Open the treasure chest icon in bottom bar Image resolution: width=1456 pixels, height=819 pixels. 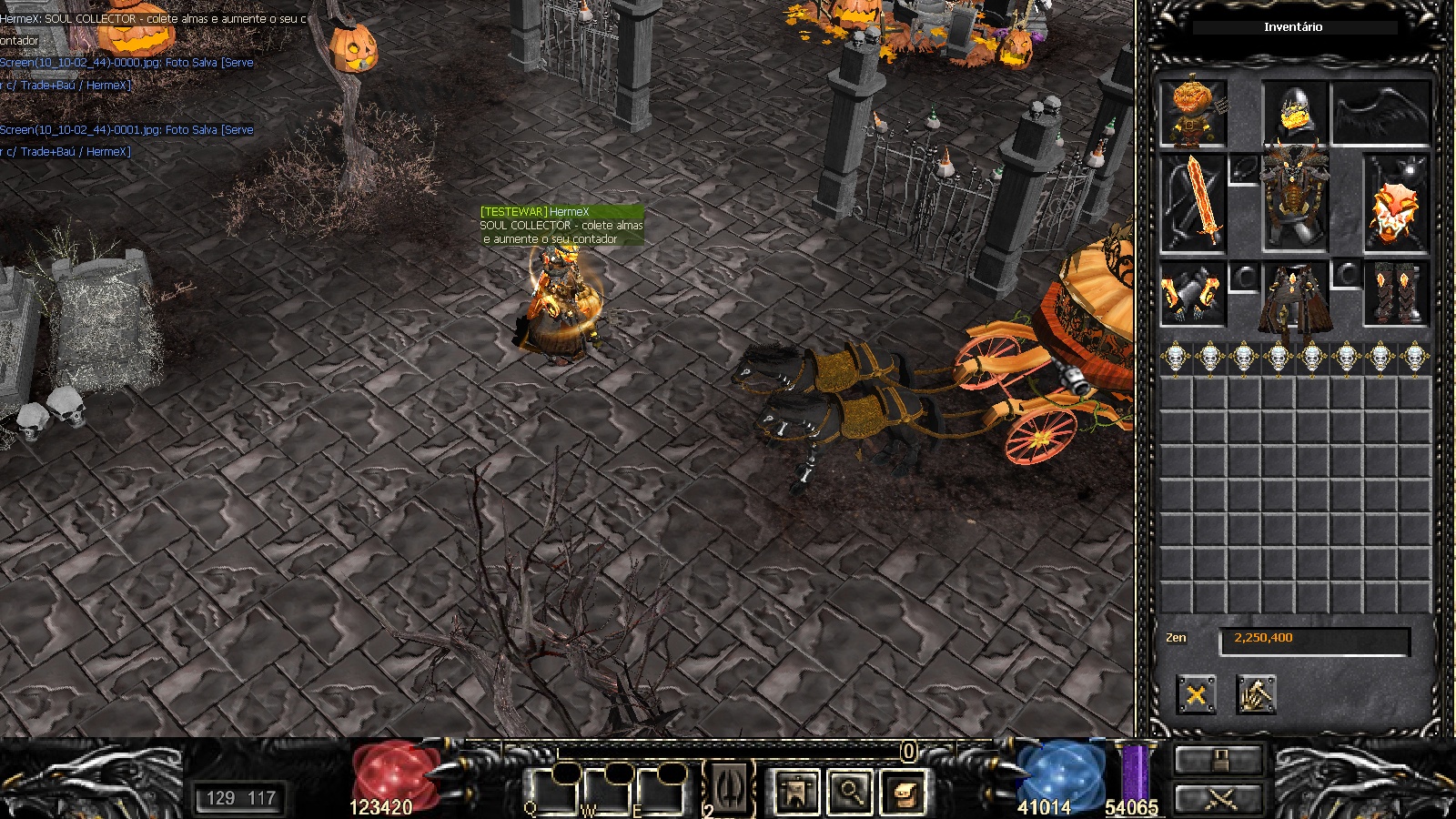[x=903, y=791]
